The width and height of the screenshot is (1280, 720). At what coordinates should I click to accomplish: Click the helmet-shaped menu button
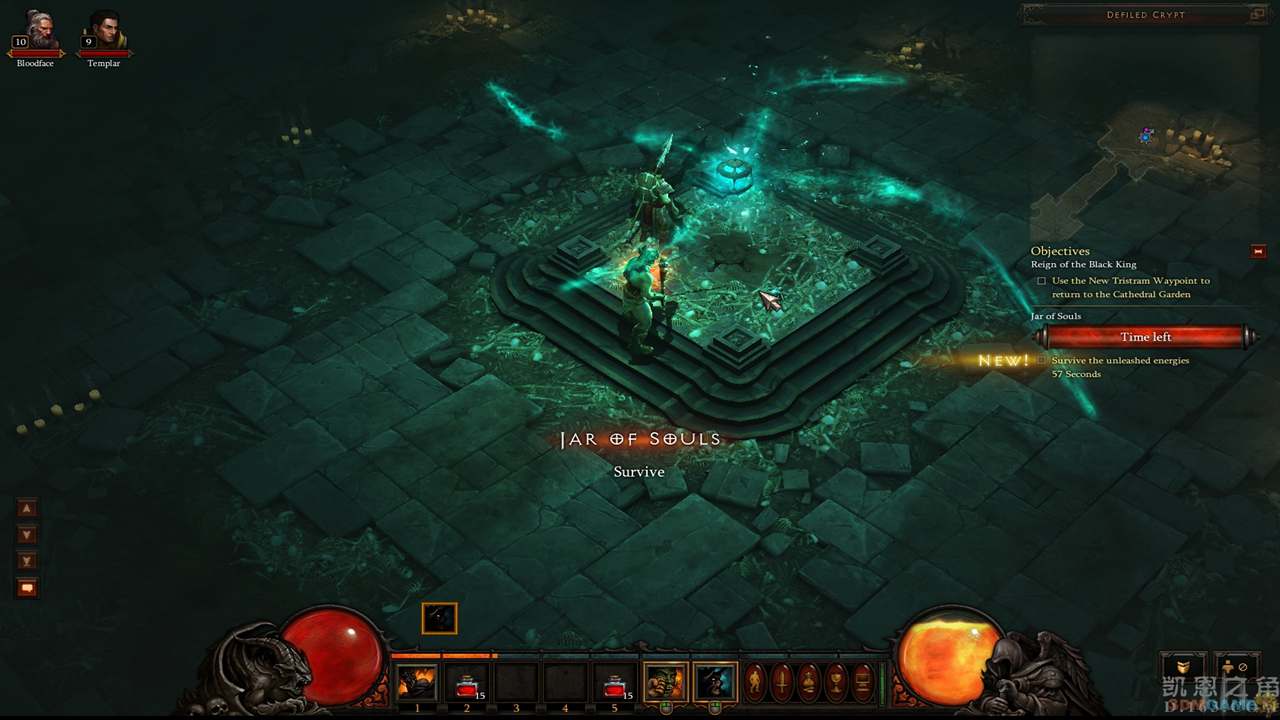click(x=809, y=682)
